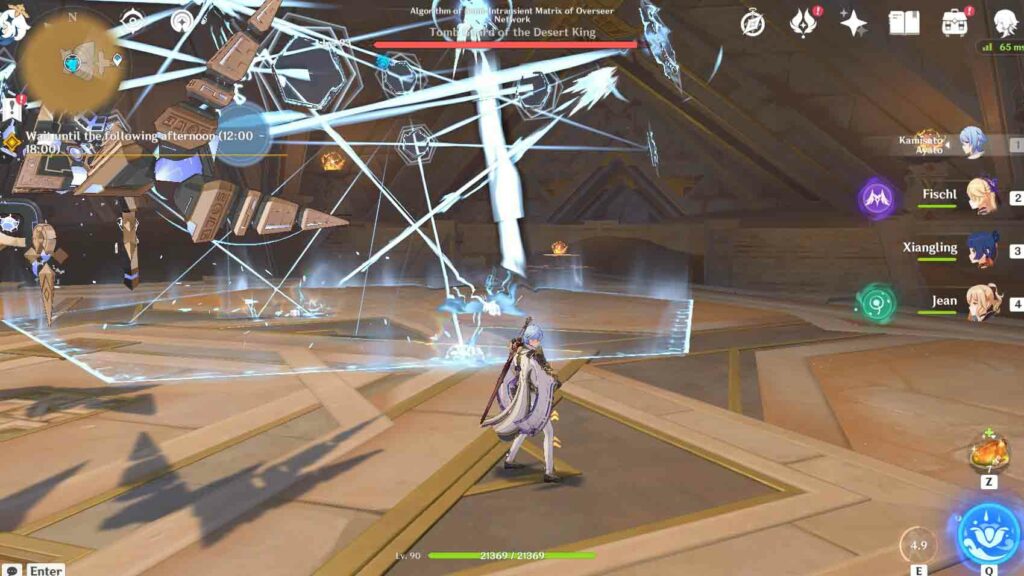Unleash Ayato's Hydro Elemental Burst
The height and width of the screenshot is (576, 1024).
click(x=988, y=533)
